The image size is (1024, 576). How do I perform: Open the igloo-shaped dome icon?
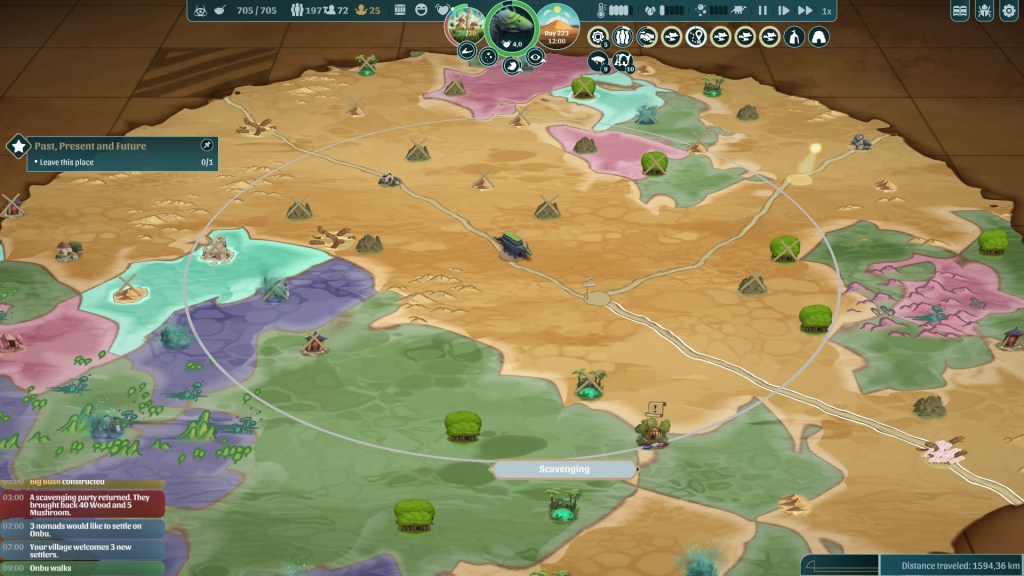pos(818,37)
